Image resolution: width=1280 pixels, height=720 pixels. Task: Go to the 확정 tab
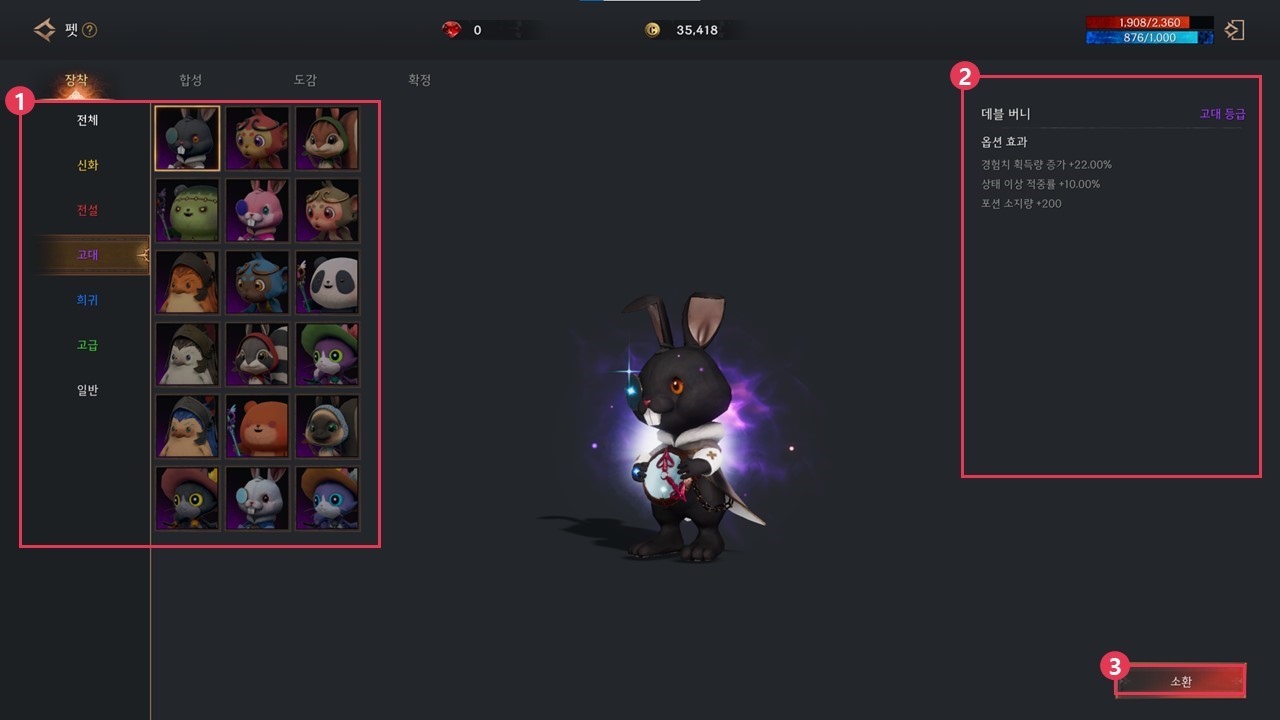tap(419, 80)
